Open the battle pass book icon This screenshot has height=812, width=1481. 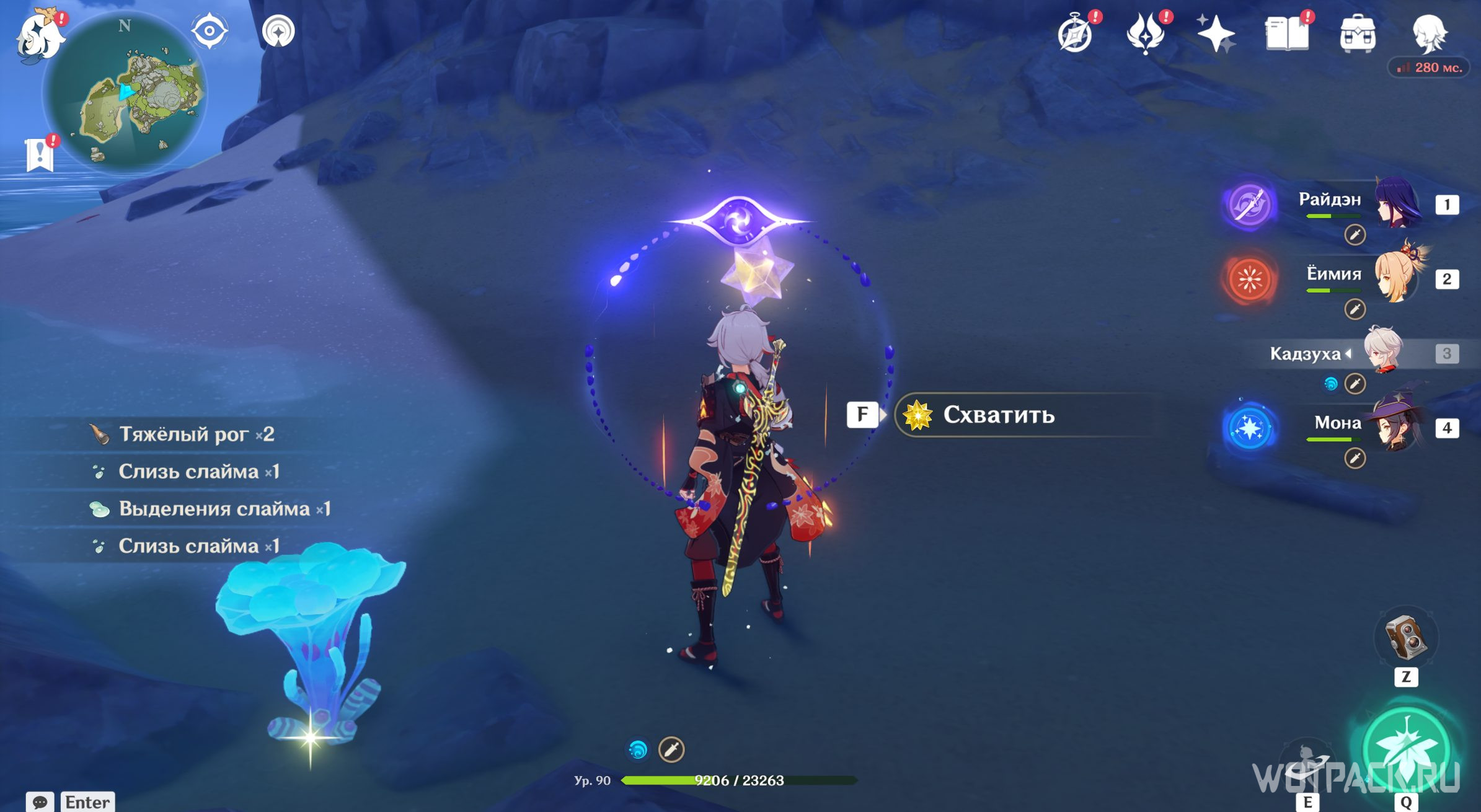[1287, 33]
